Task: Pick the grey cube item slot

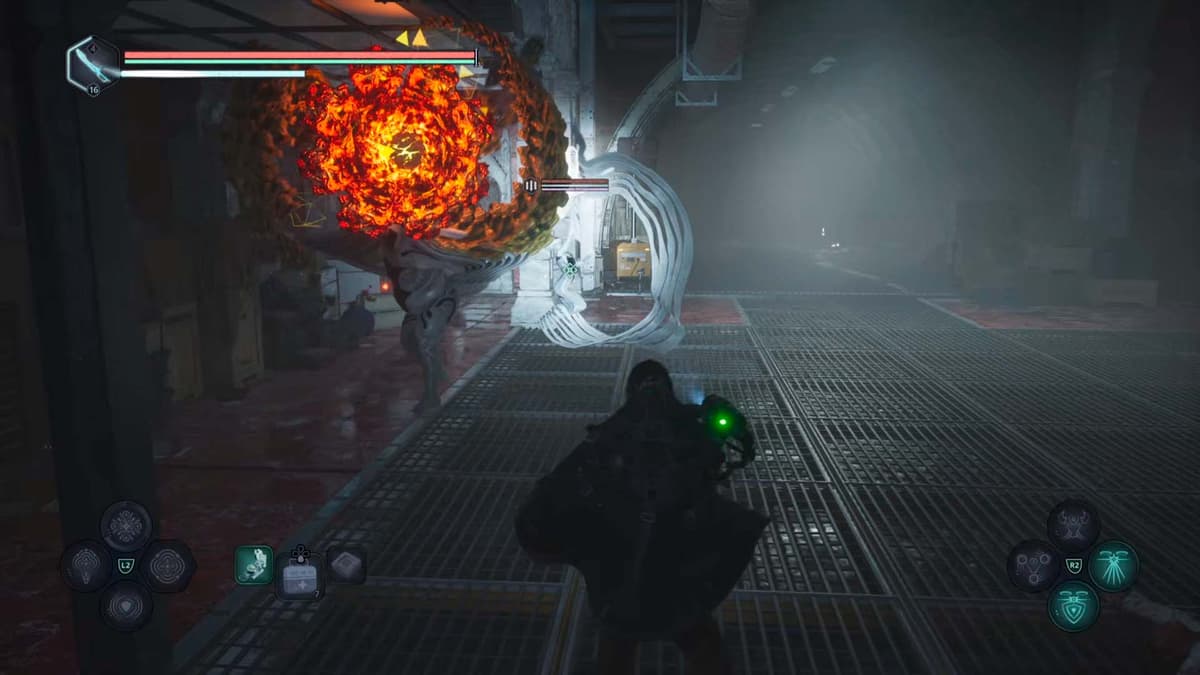Action: click(x=346, y=565)
